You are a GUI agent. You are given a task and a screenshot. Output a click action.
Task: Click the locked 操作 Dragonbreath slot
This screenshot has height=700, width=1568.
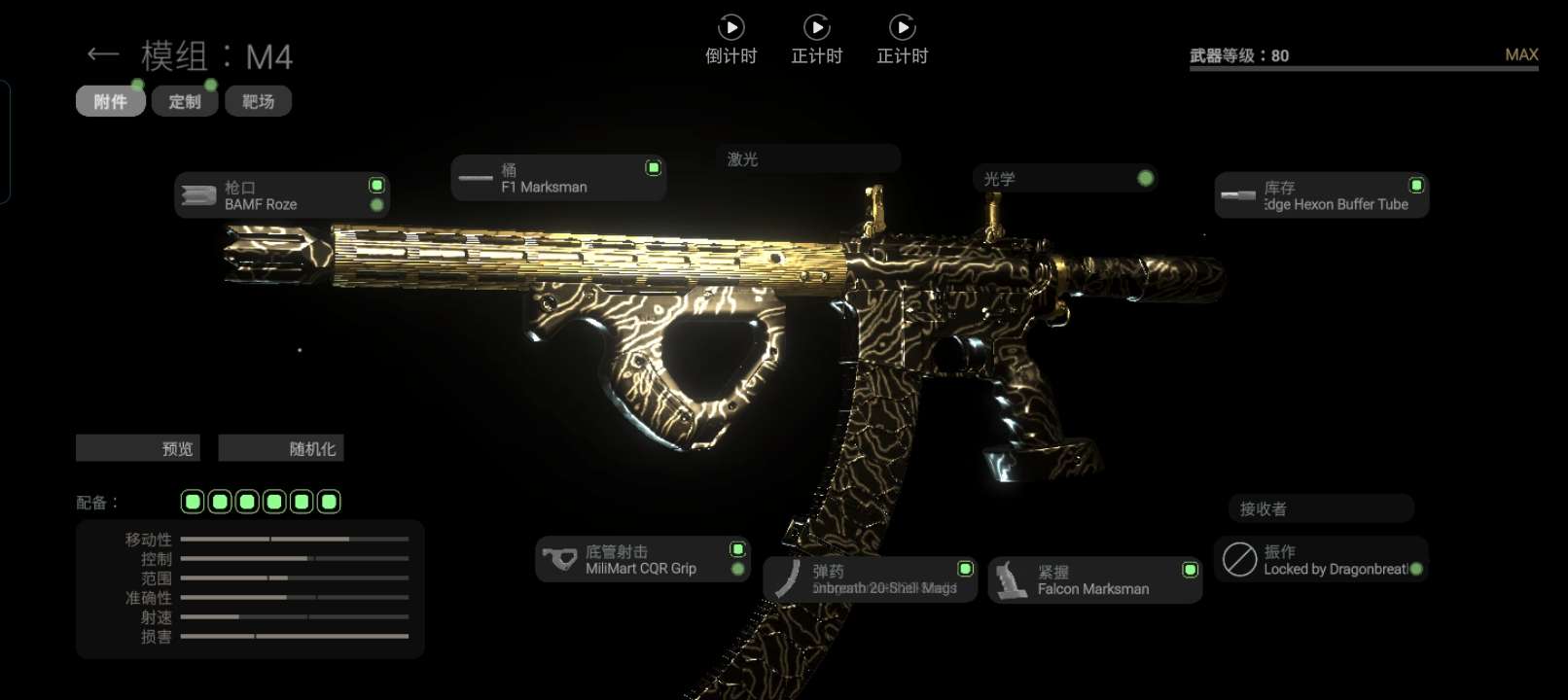pyautogui.click(x=1320, y=560)
